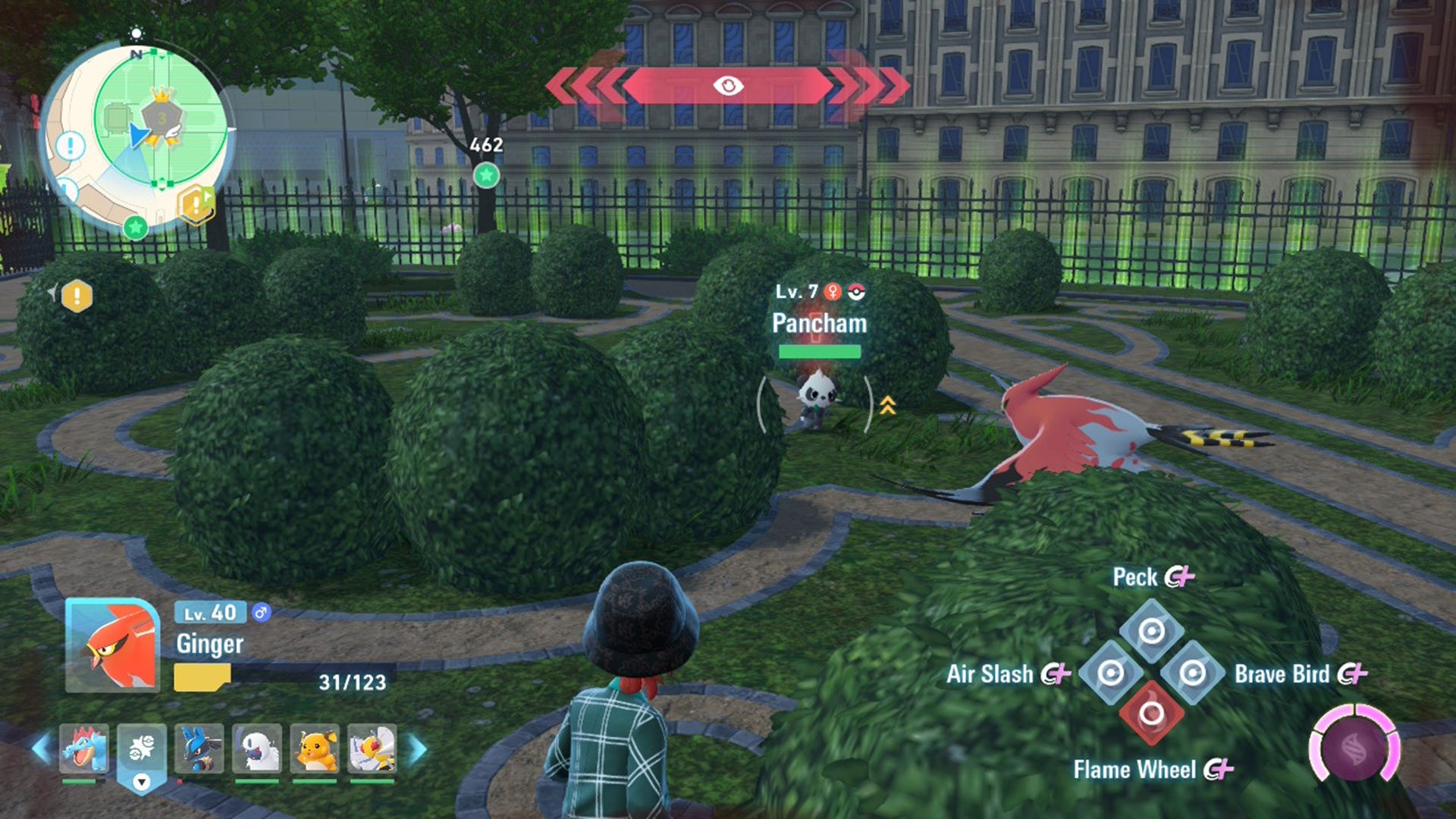The image size is (1456, 819).
Task: Select the green star marker on minimap edge
Action: pyautogui.click(x=135, y=227)
